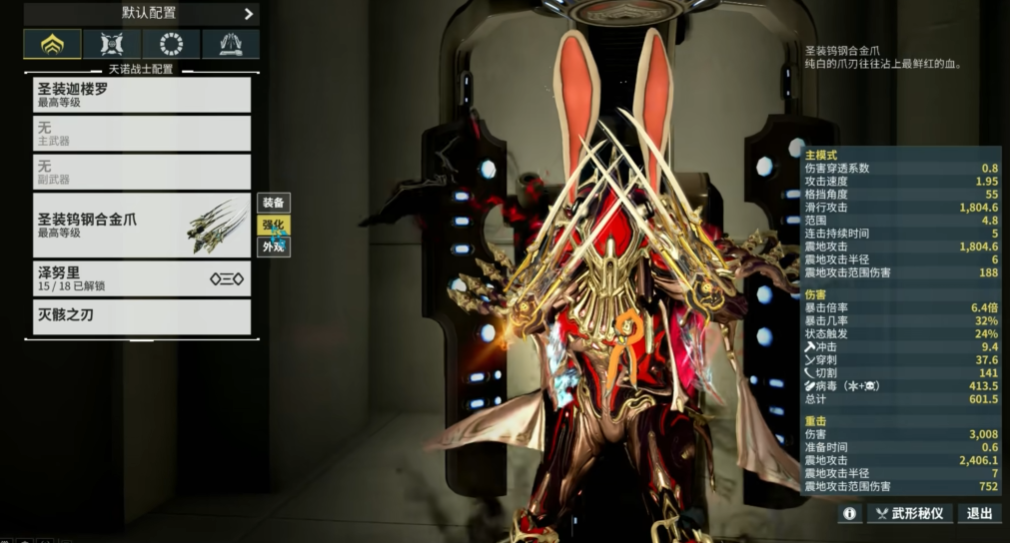Open the companion tab with sentinel icon
The width and height of the screenshot is (1010, 543).
tap(112, 44)
